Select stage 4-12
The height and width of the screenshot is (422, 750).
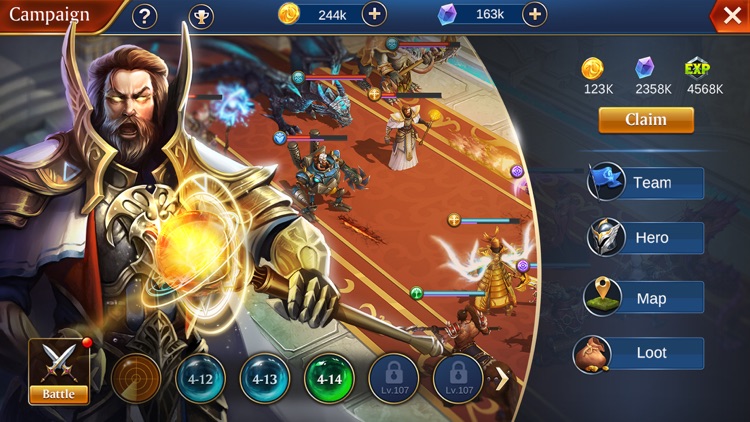(200, 379)
